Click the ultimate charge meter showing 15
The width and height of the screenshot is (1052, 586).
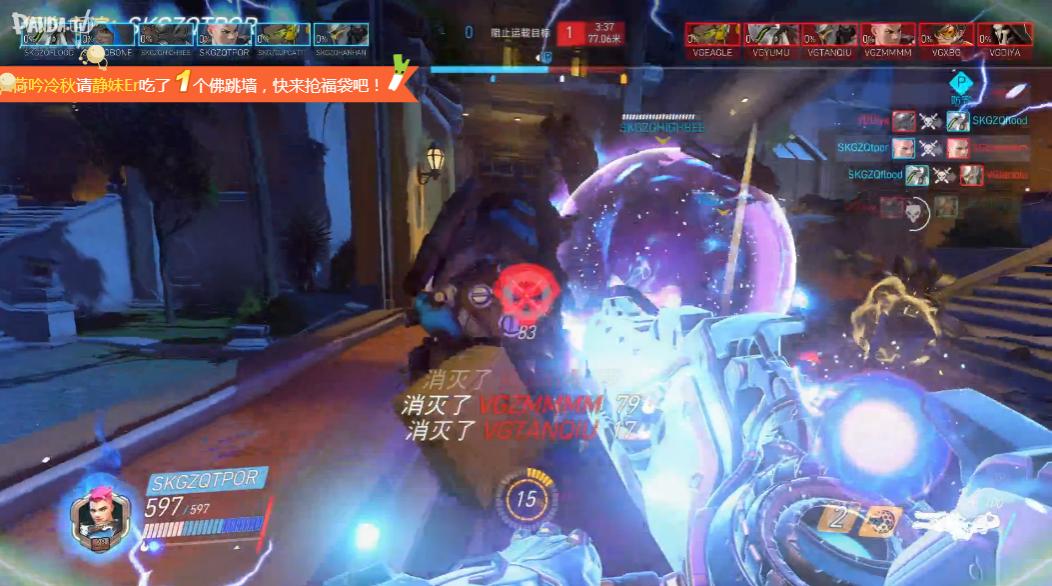pyautogui.click(x=525, y=497)
